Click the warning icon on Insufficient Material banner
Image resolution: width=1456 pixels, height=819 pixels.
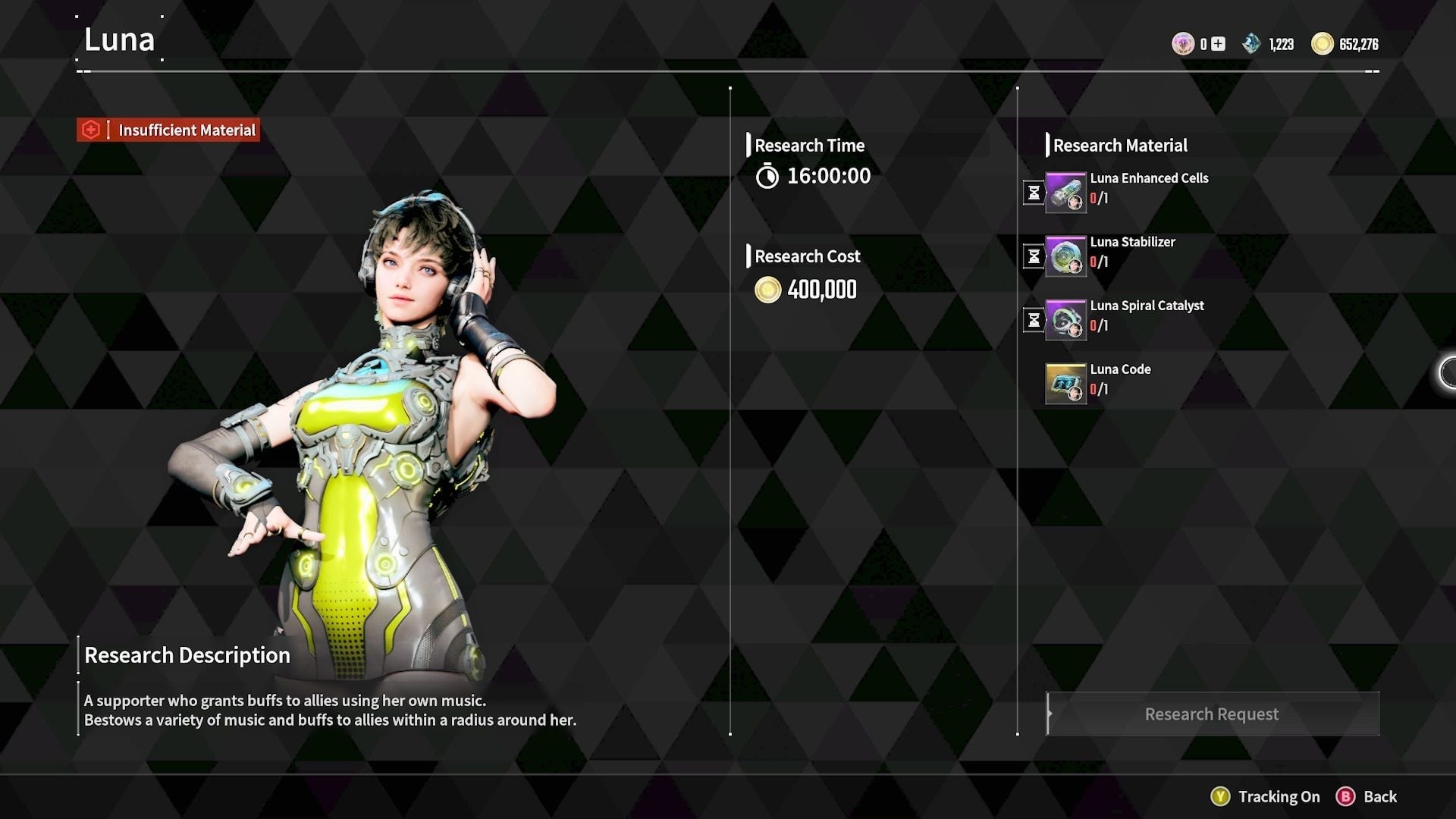[93, 129]
